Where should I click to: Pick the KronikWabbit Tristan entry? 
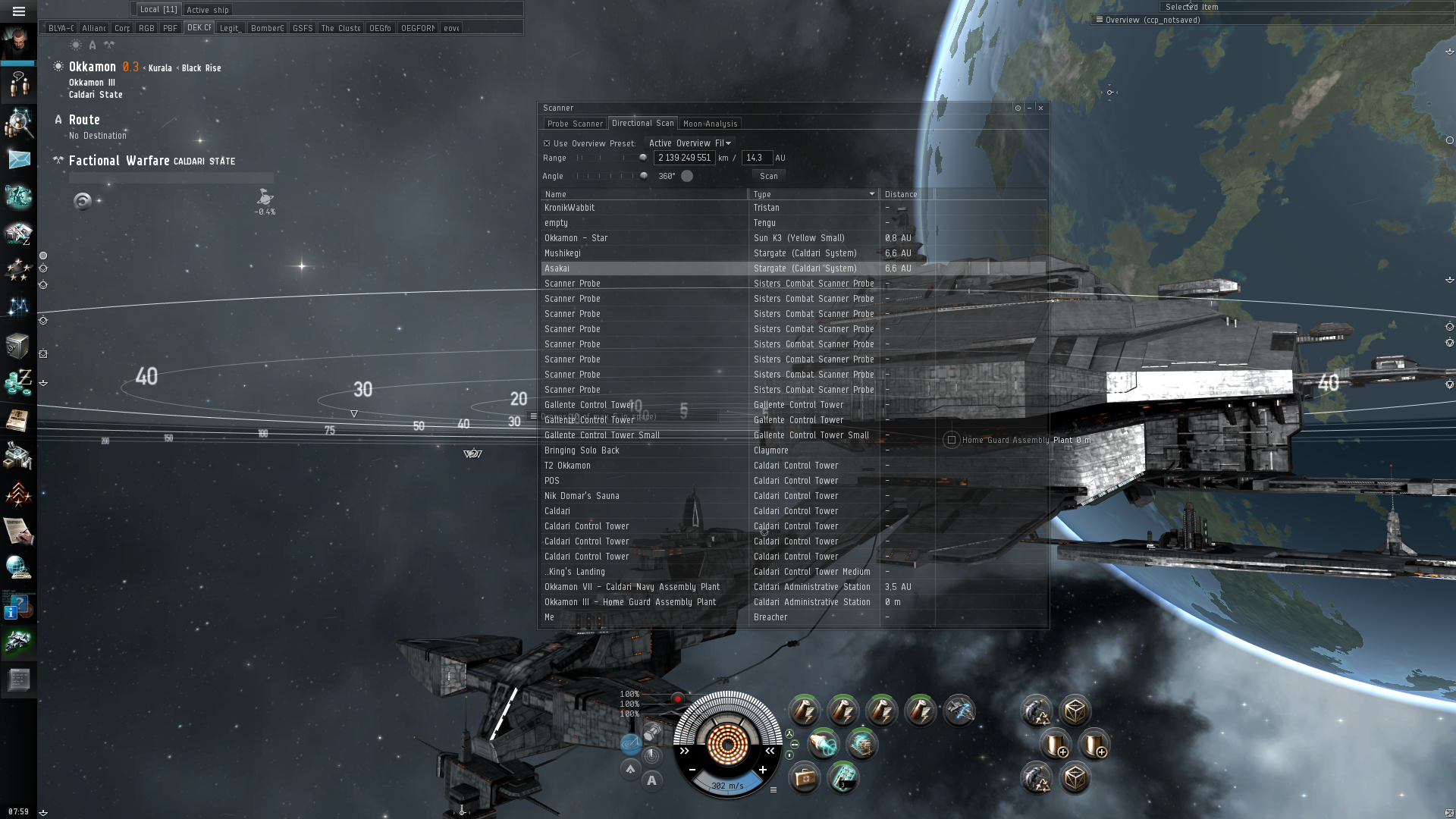[645, 208]
